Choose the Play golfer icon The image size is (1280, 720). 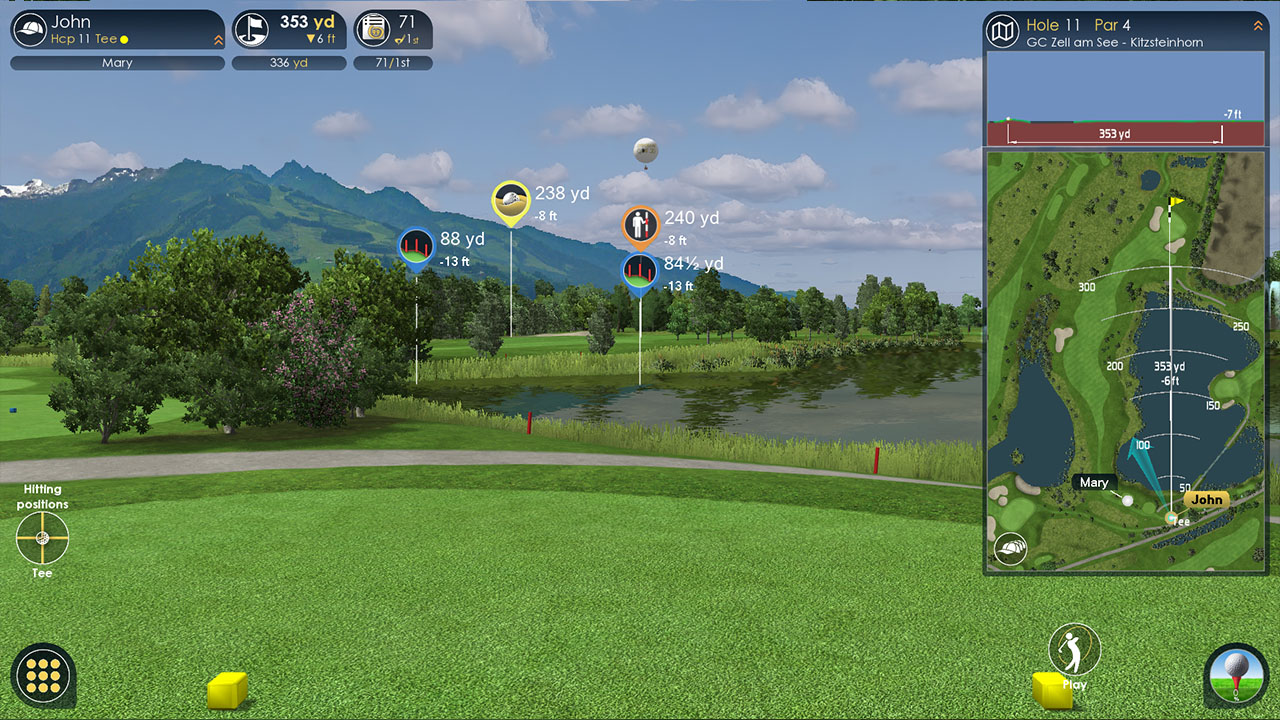coord(1074,651)
